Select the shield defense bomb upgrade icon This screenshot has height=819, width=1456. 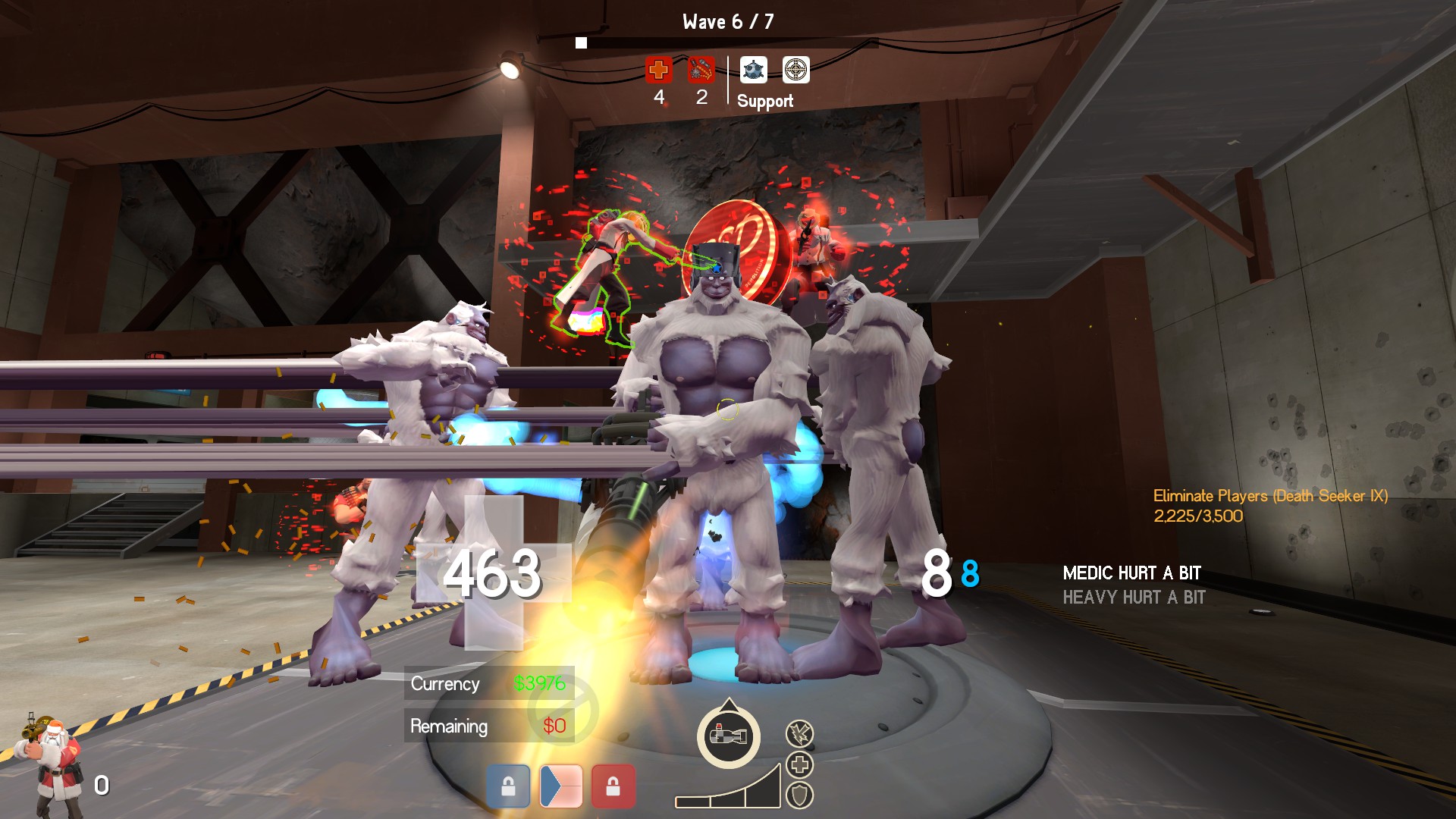[799, 795]
